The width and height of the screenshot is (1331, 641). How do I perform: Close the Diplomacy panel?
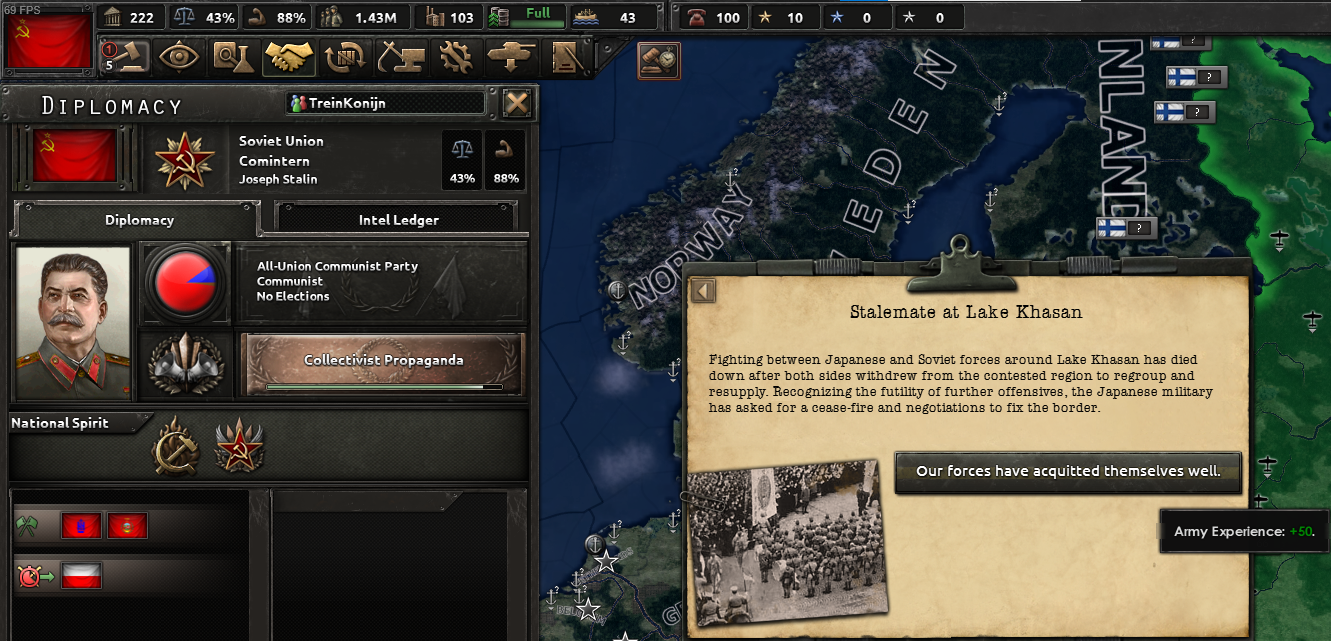pyautogui.click(x=516, y=104)
